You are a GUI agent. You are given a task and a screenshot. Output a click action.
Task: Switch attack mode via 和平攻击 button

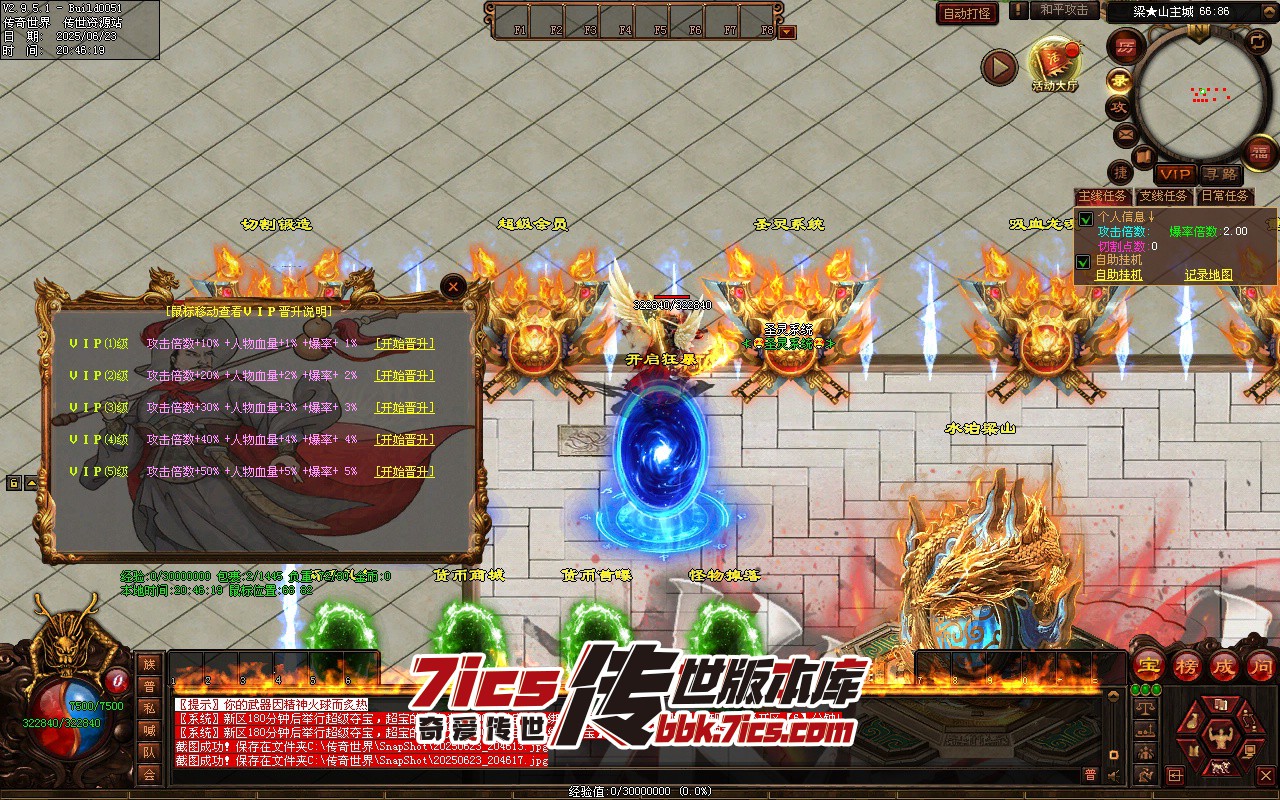pyautogui.click(x=1063, y=10)
